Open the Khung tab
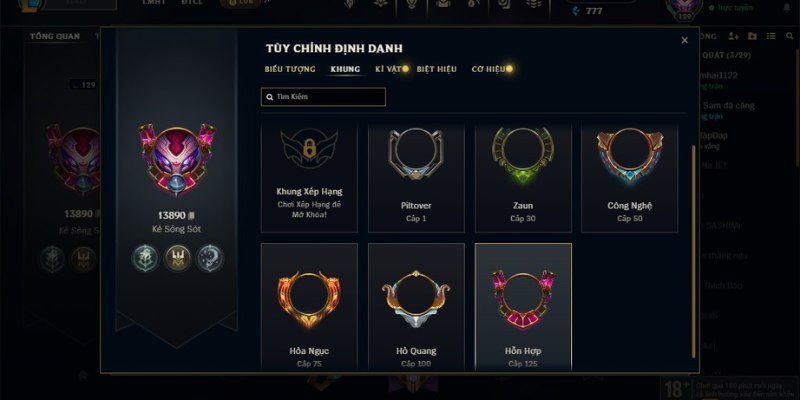The height and width of the screenshot is (400, 800). coord(345,69)
